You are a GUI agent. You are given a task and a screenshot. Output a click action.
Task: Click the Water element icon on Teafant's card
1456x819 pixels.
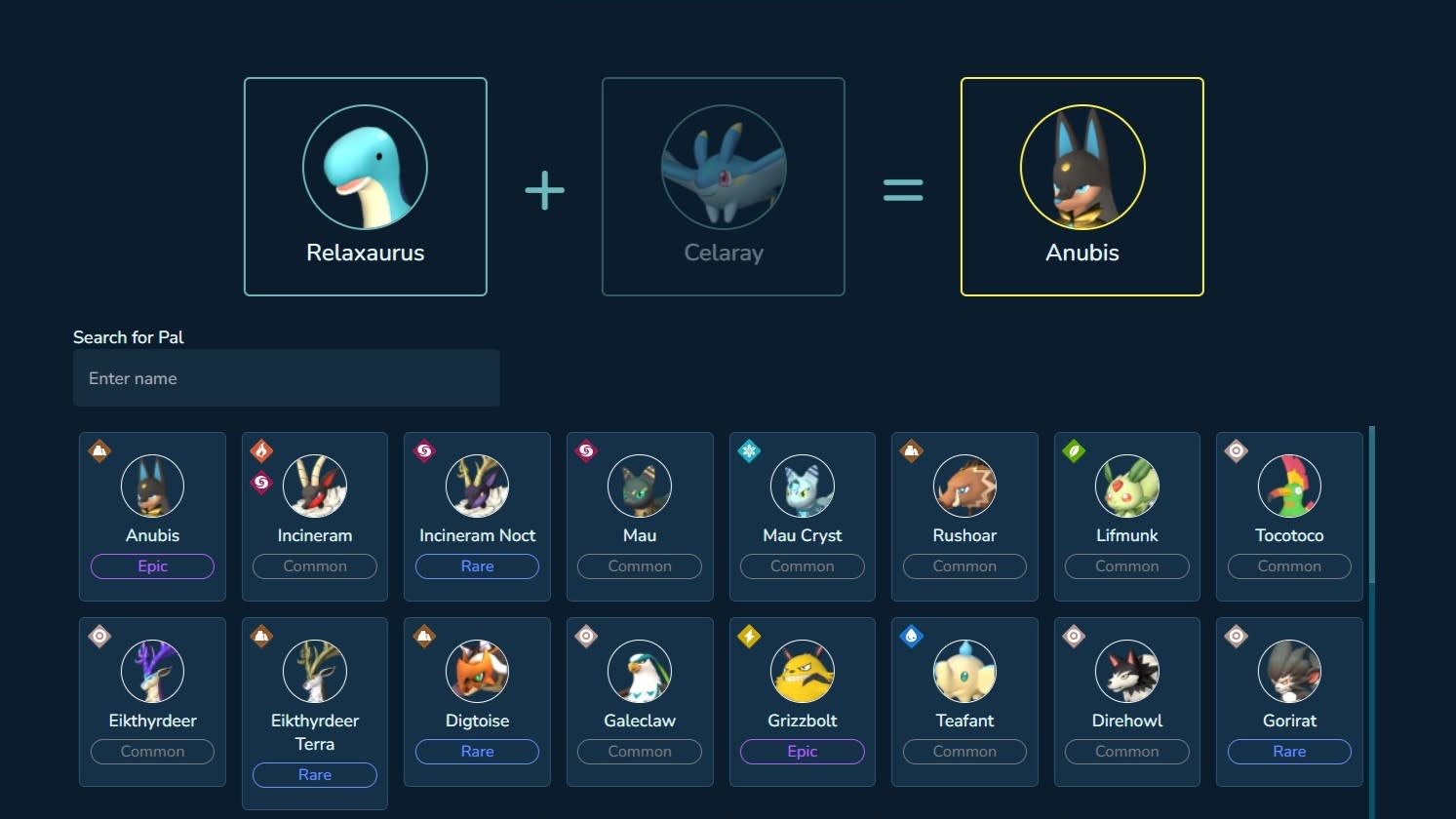pyautogui.click(x=912, y=637)
